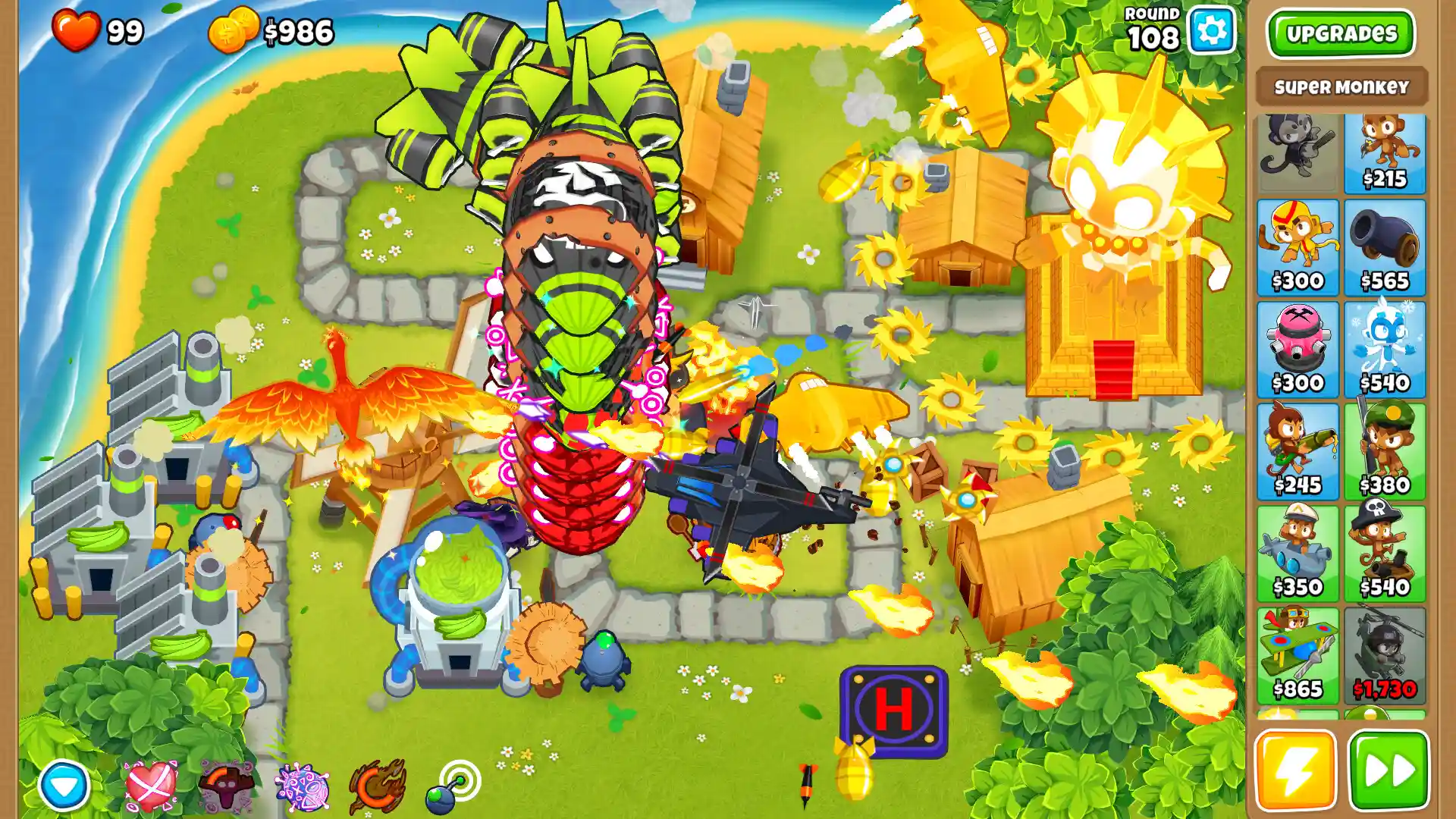The width and height of the screenshot is (1456, 819).
Task: Select the Cannon costing $565
Action: pos(1385,246)
